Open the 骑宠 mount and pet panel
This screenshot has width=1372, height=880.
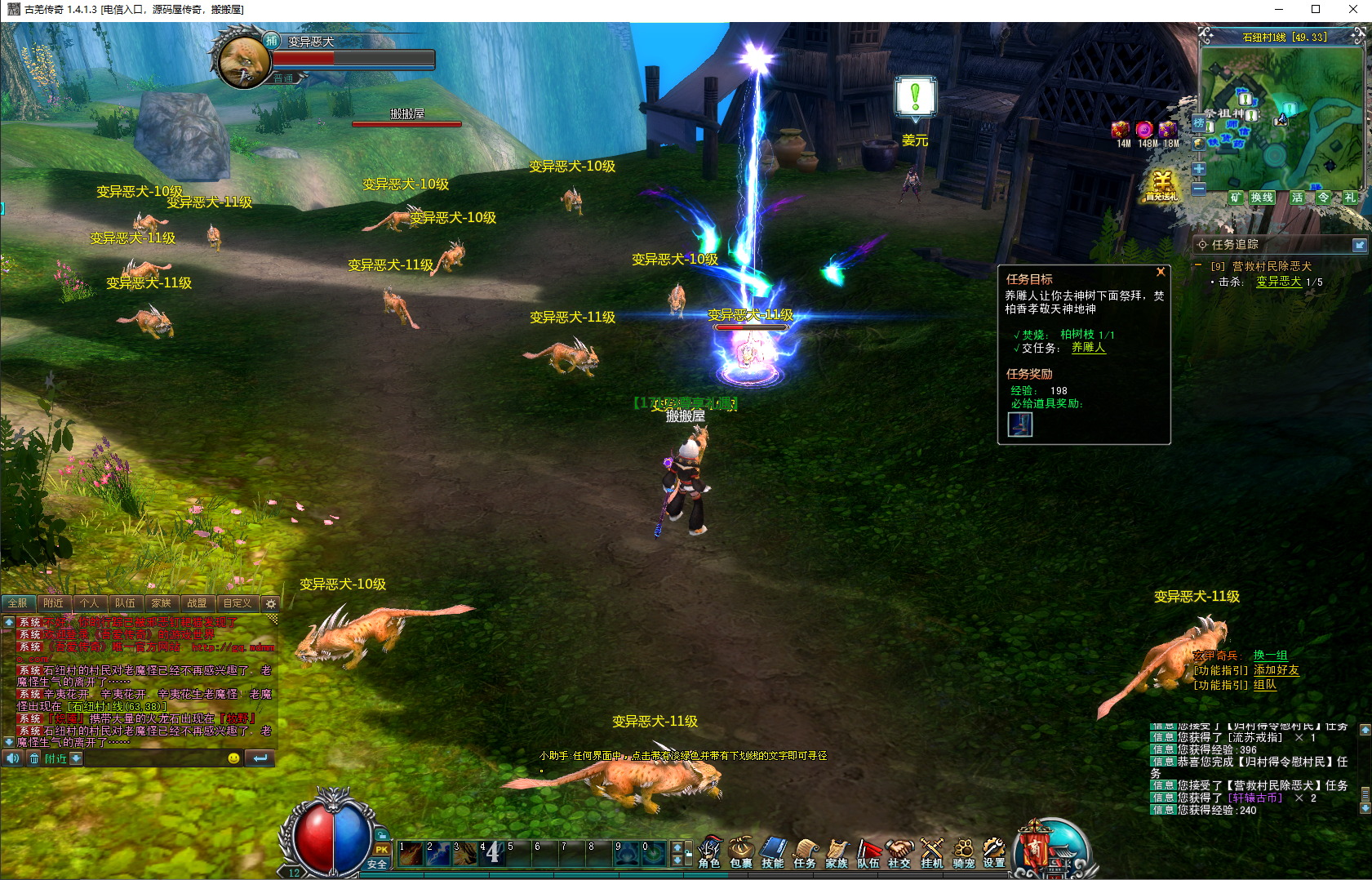963,852
